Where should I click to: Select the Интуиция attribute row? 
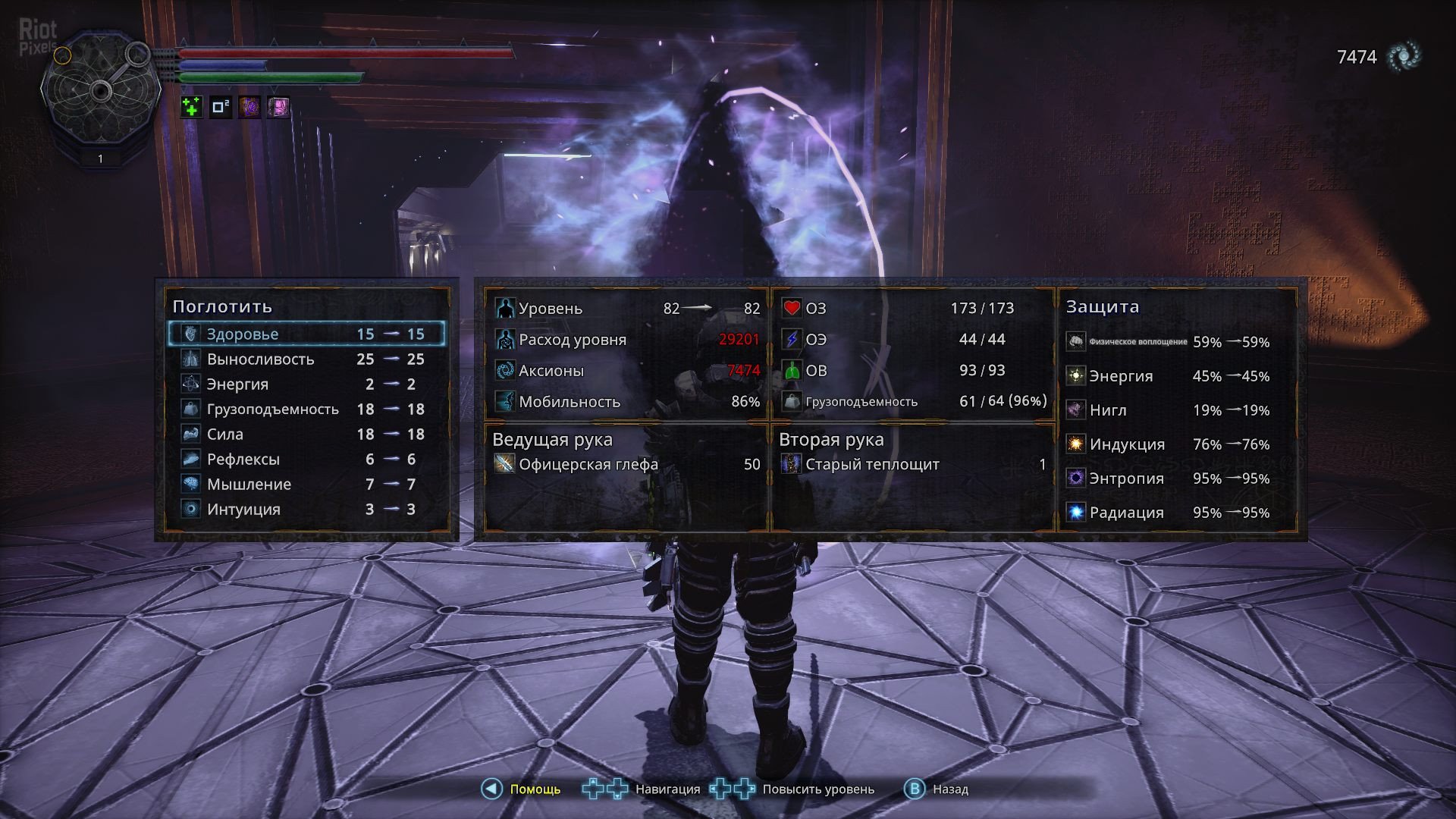coord(306,509)
